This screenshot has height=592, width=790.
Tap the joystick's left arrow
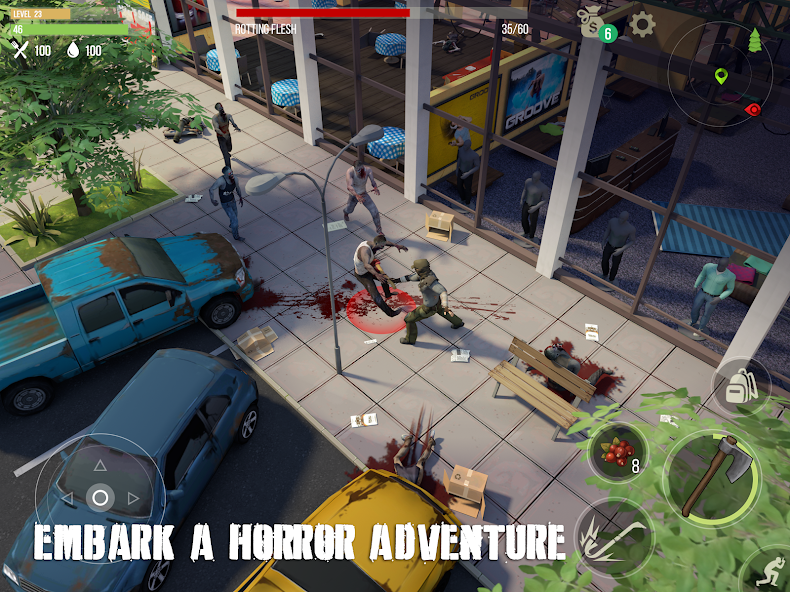pos(66,498)
